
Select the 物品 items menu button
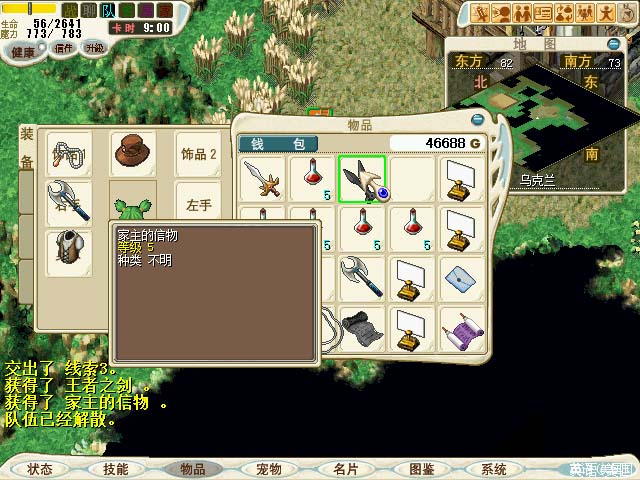192,468
